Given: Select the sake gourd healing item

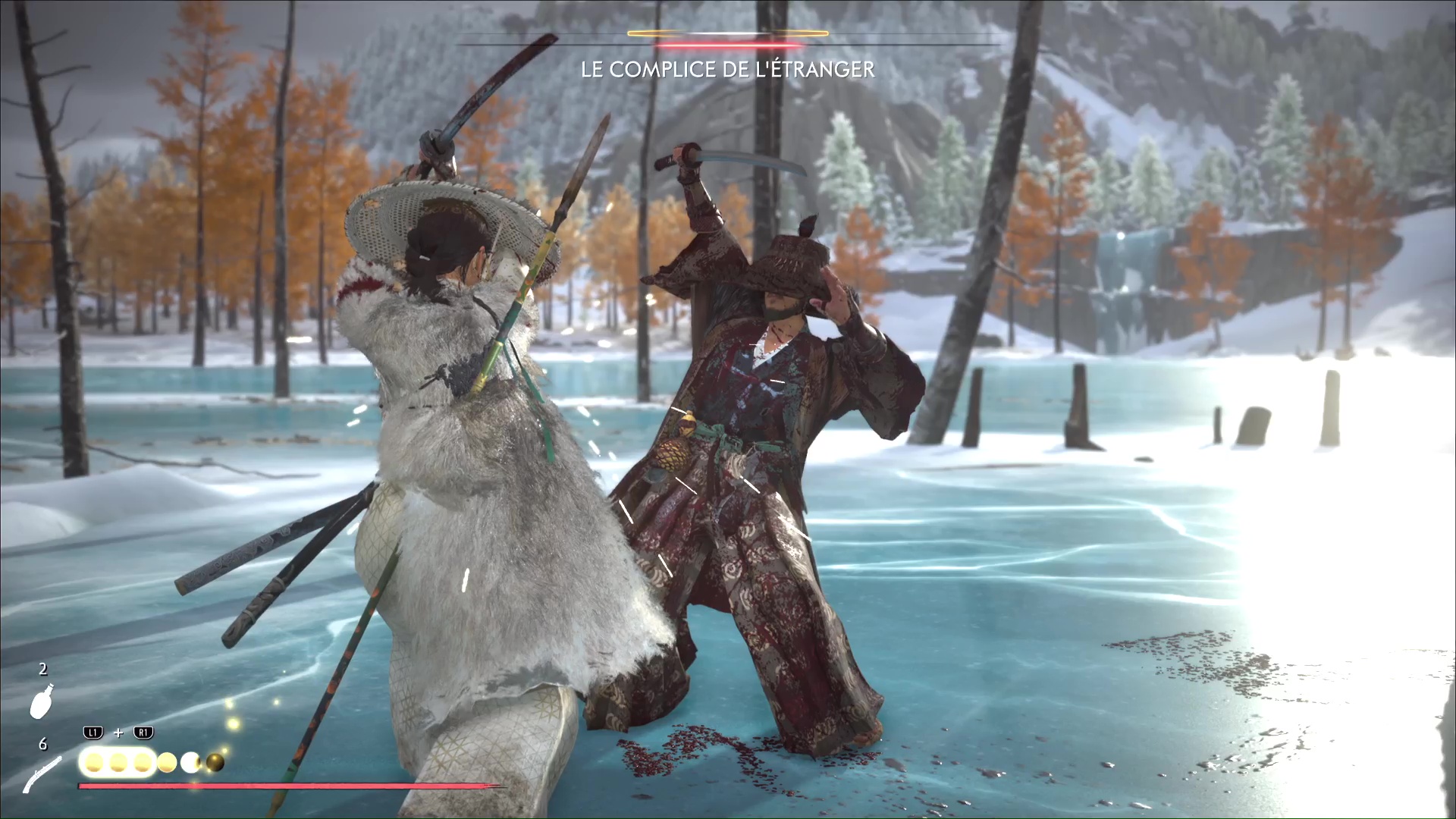Looking at the screenshot, I should (x=41, y=700).
